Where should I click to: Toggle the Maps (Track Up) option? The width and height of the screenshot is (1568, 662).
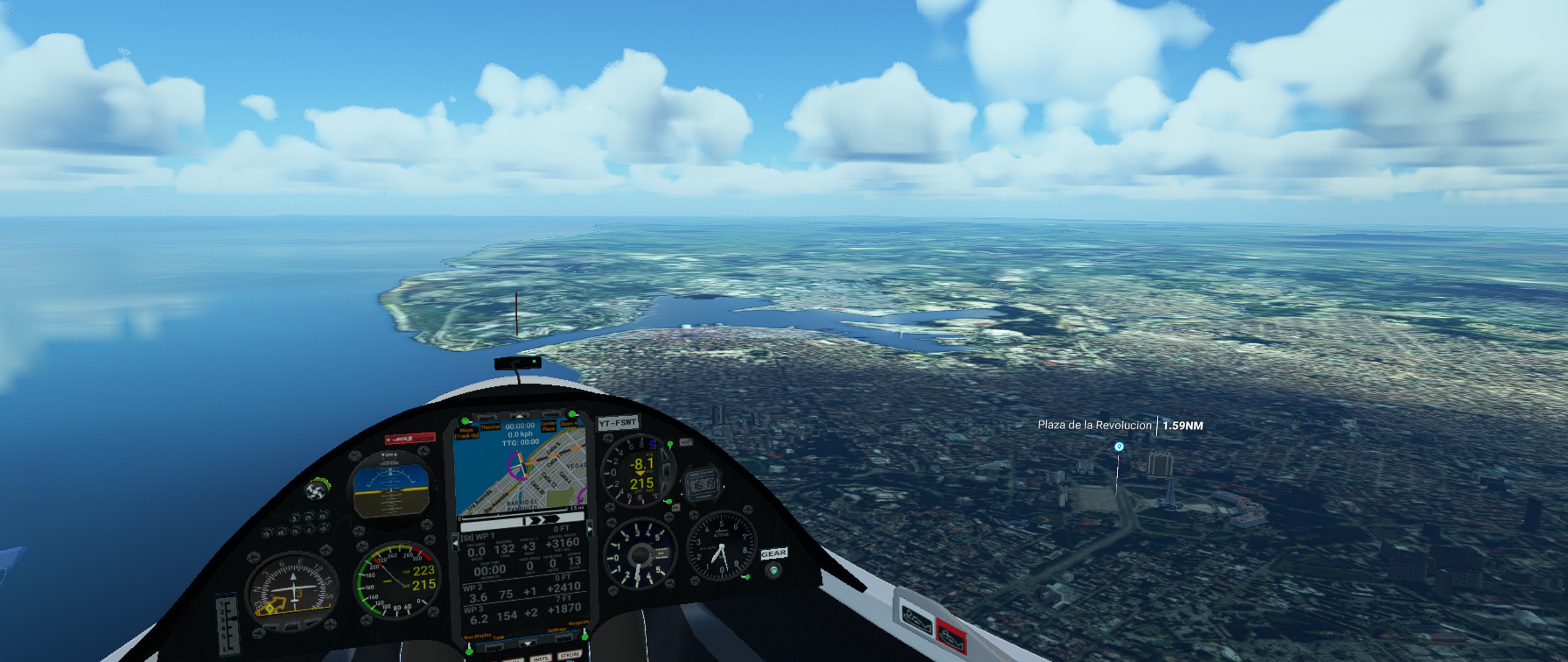(467, 433)
